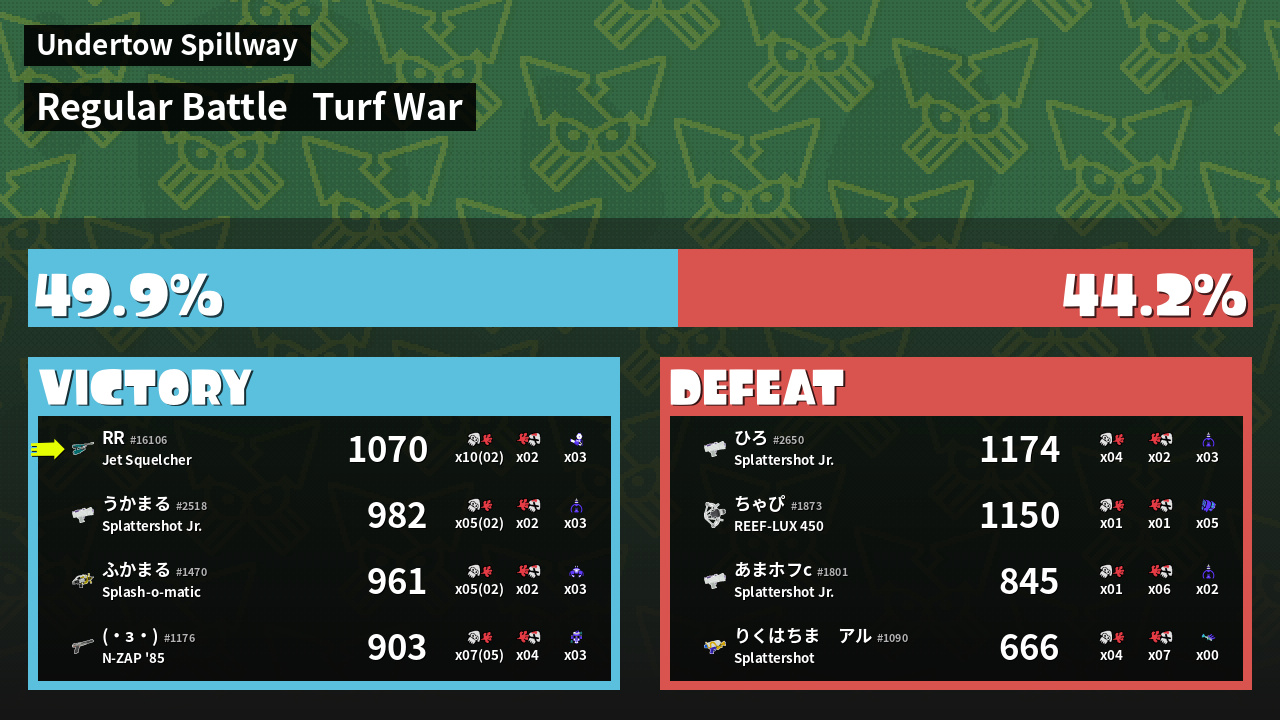Viewport: 1280px width, 720px height.
Task: Select player うかまる in the Victory list
Action: click(324, 515)
